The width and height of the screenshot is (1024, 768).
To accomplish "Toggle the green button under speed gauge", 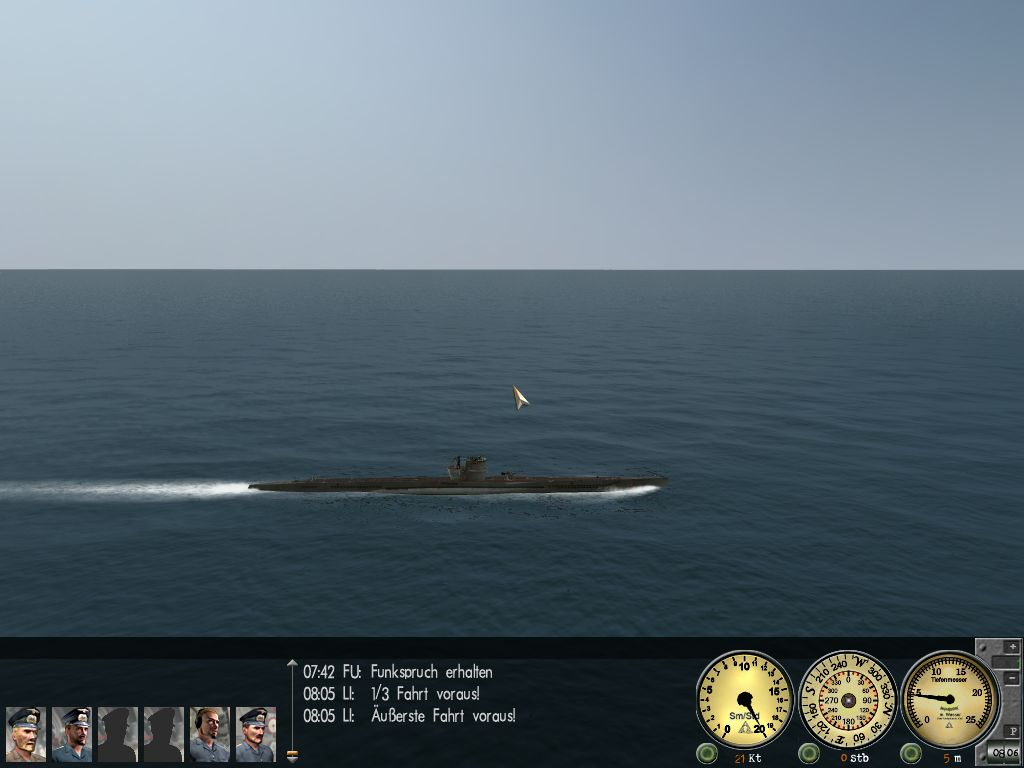I will [708, 753].
